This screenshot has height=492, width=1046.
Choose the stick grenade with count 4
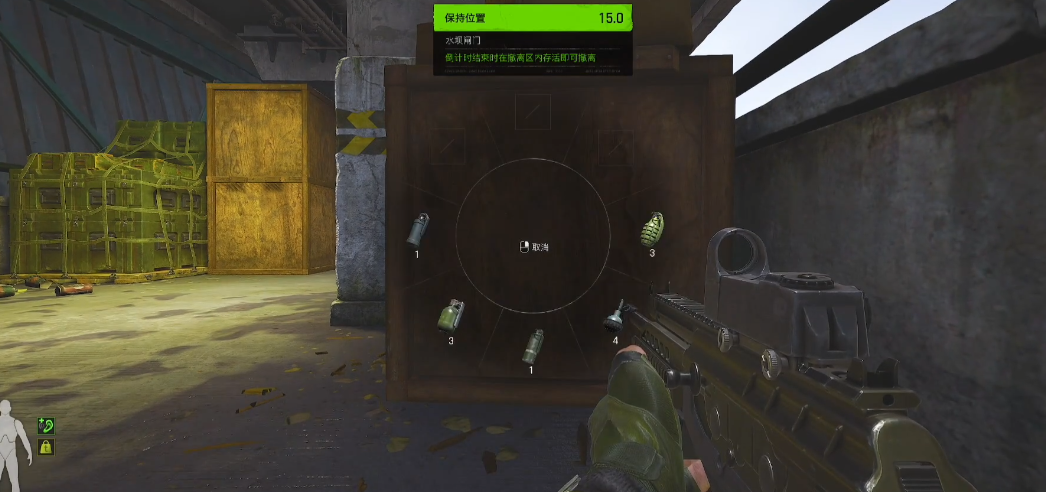click(614, 319)
